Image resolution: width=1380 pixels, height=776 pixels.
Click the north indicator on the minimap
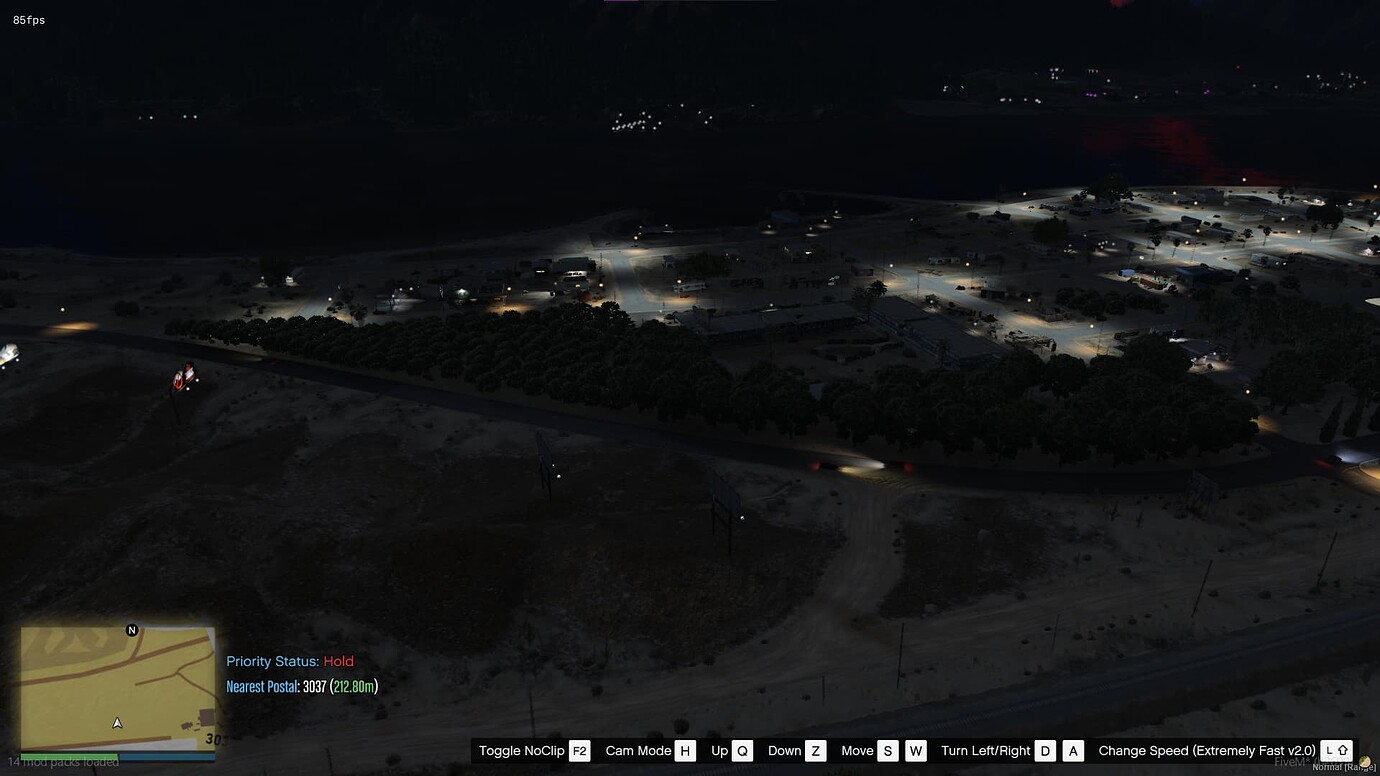[130, 630]
